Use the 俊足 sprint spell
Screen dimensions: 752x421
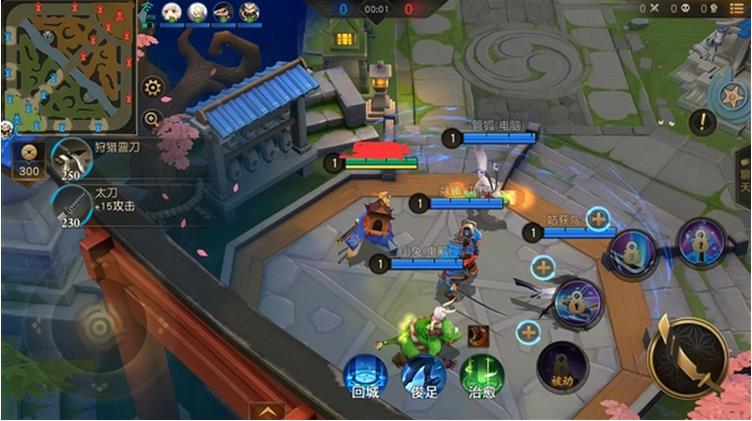(x=423, y=376)
